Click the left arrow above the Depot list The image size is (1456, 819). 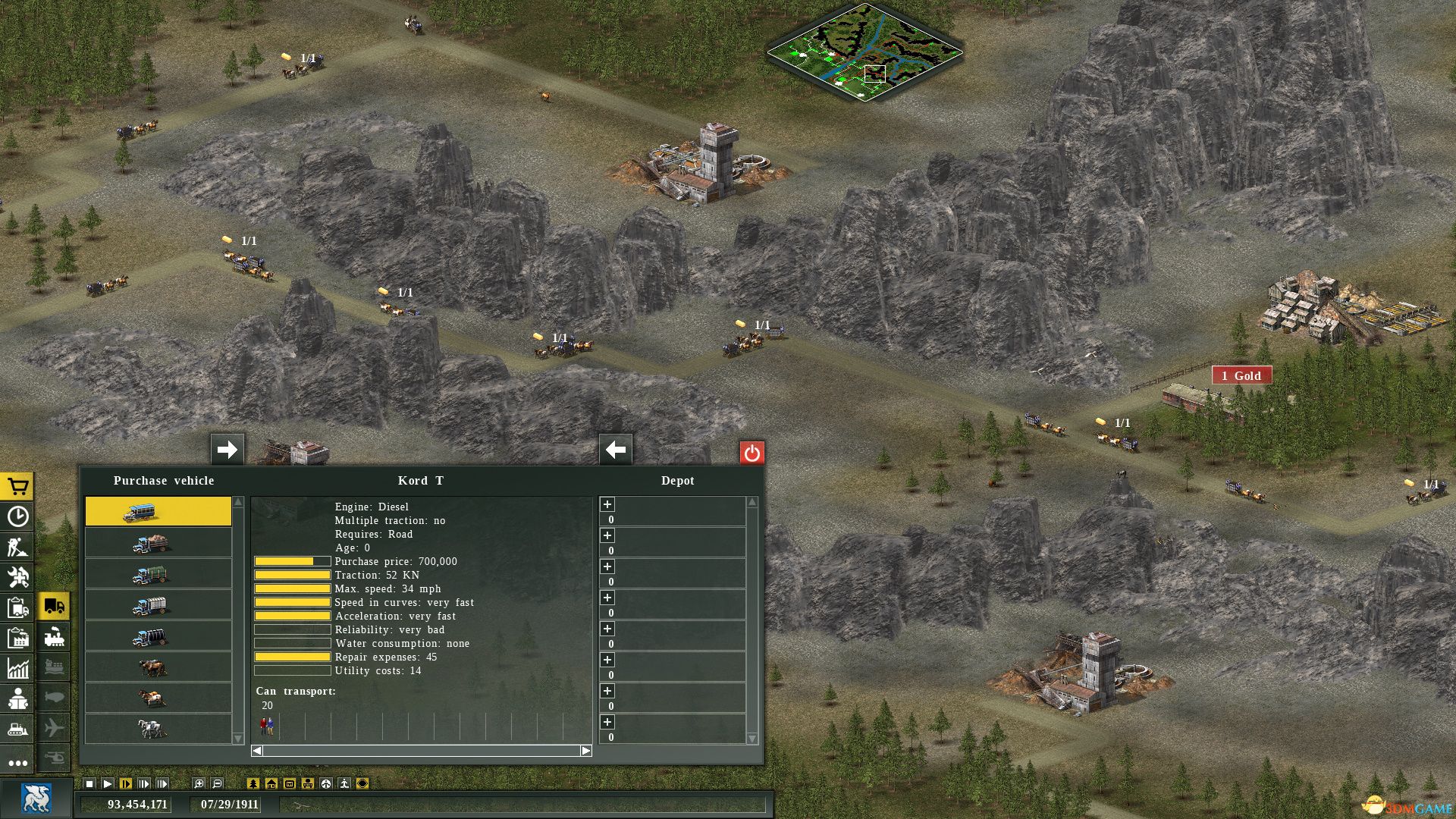click(615, 450)
